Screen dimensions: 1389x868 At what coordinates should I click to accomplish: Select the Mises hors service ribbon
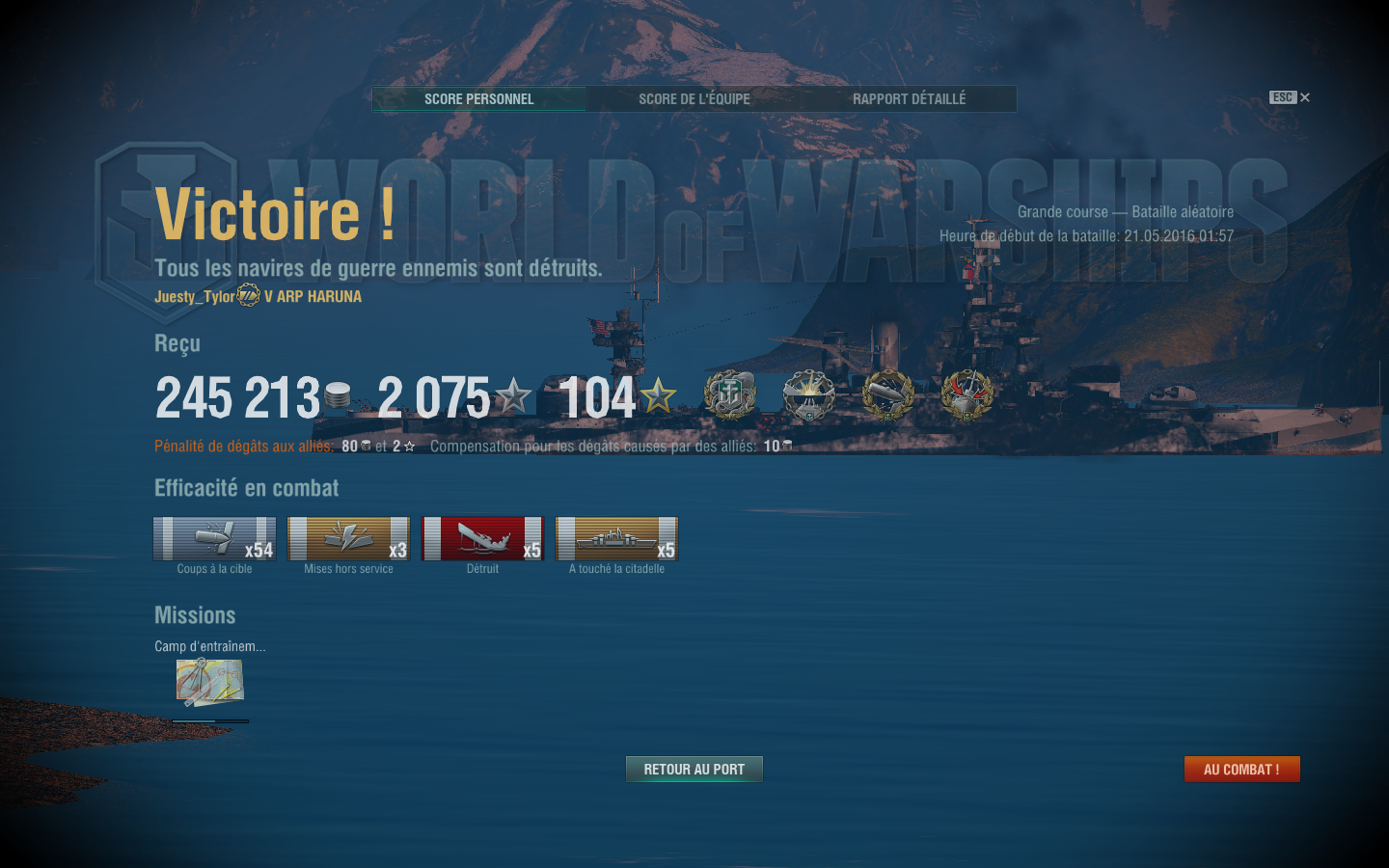(x=348, y=539)
